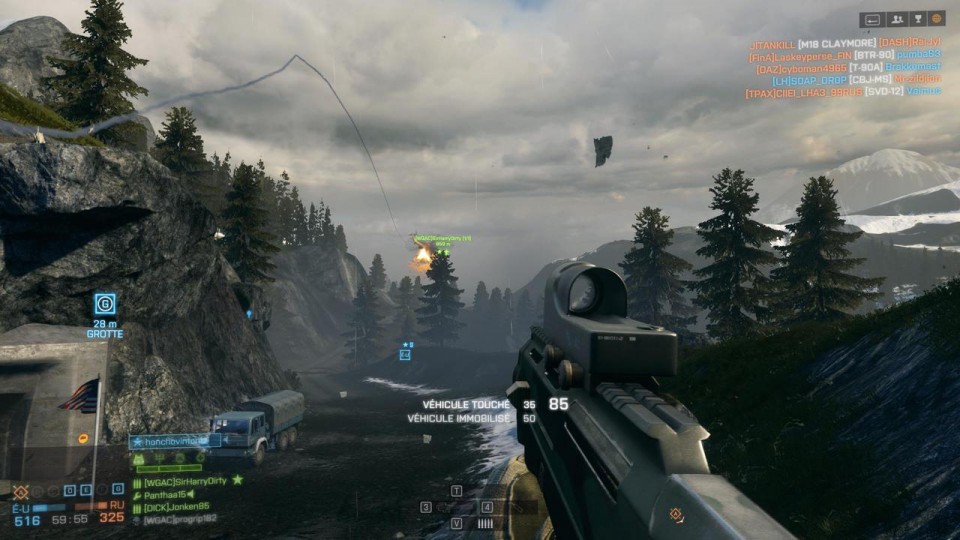Click the honchovinter player name banner
The image size is (960, 540).
click(174, 440)
